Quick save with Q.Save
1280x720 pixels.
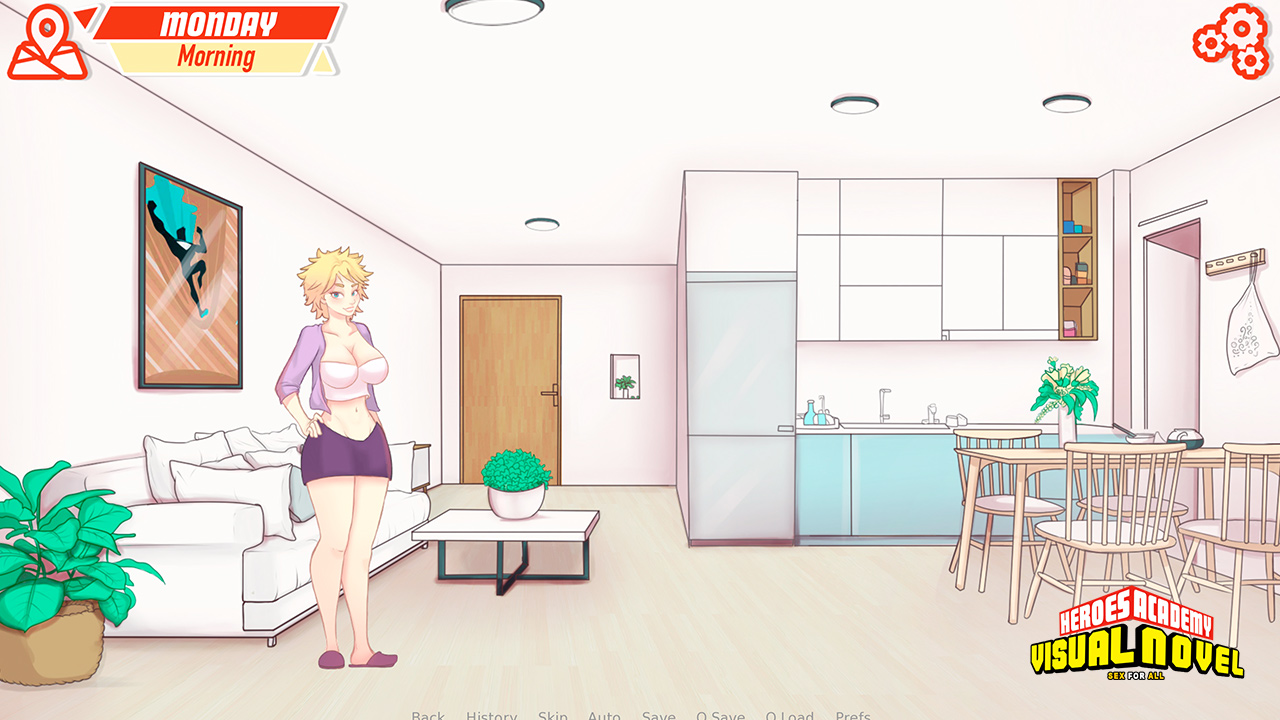(720, 715)
